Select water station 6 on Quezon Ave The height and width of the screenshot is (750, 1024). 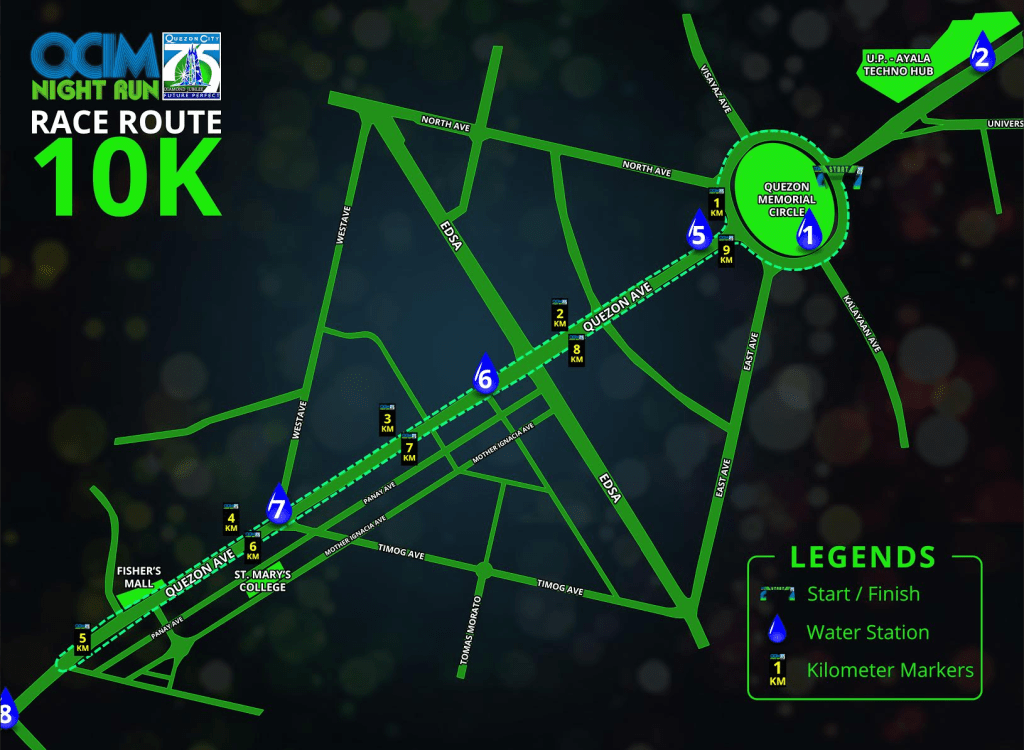485,374
